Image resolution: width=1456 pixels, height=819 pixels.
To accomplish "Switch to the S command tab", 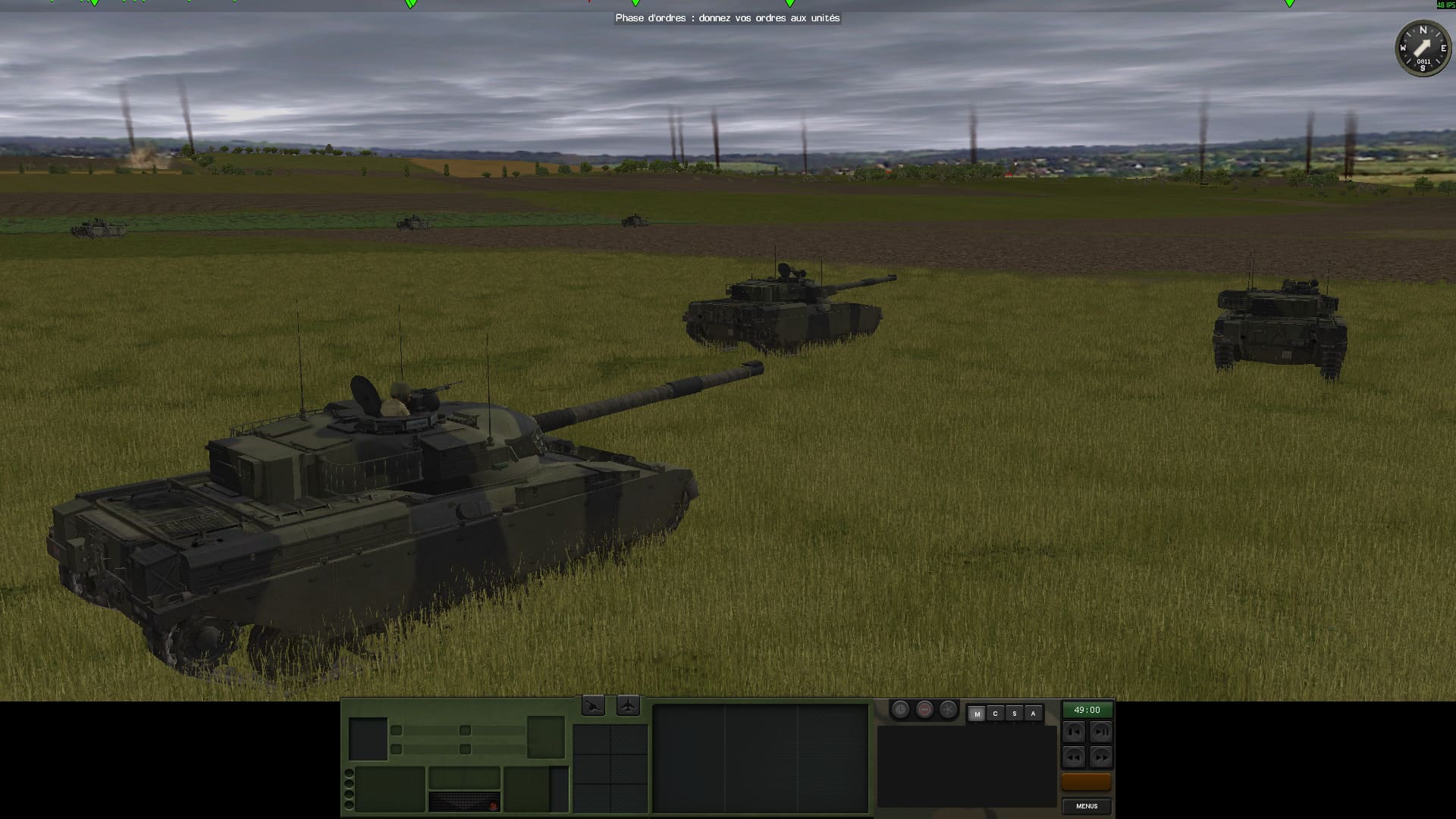I will coord(1014,714).
